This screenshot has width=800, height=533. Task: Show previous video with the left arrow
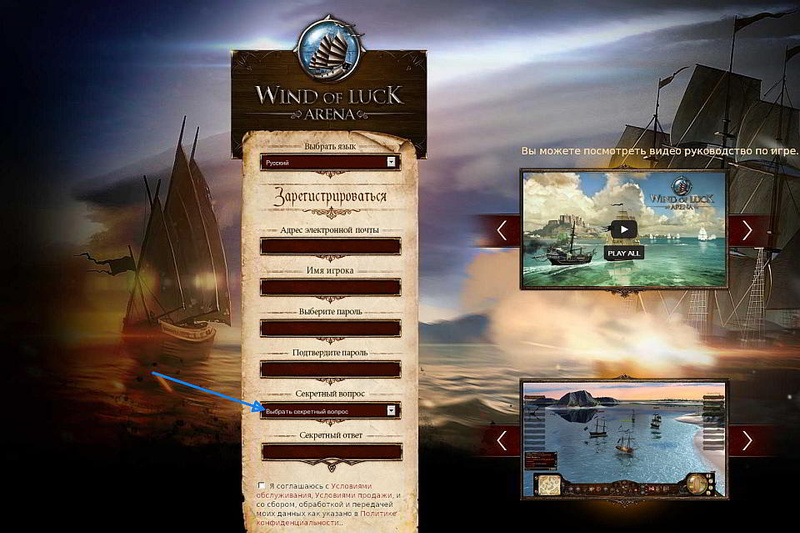[x=502, y=230]
